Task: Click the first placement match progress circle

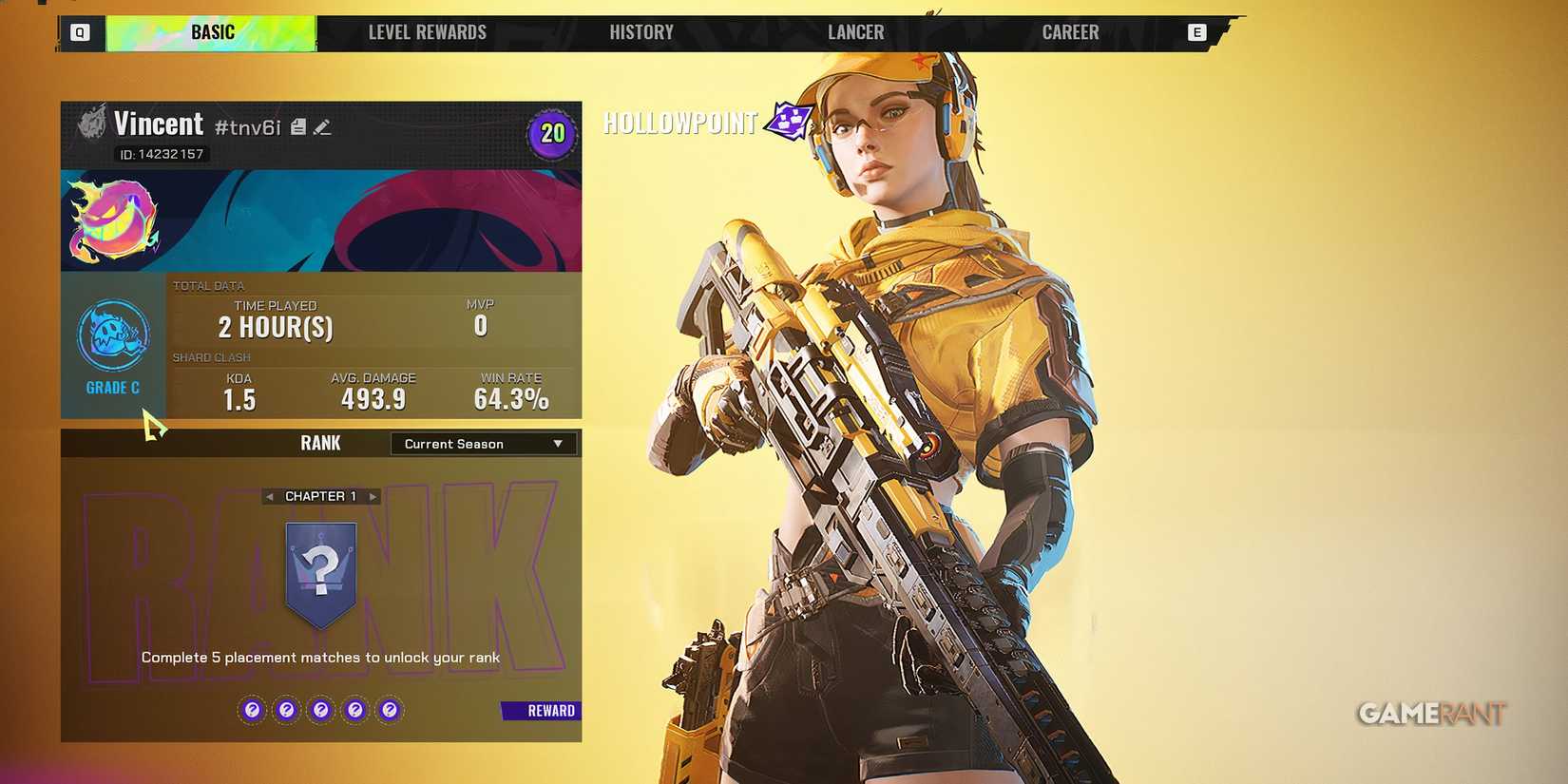Action: (x=252, y=709)
